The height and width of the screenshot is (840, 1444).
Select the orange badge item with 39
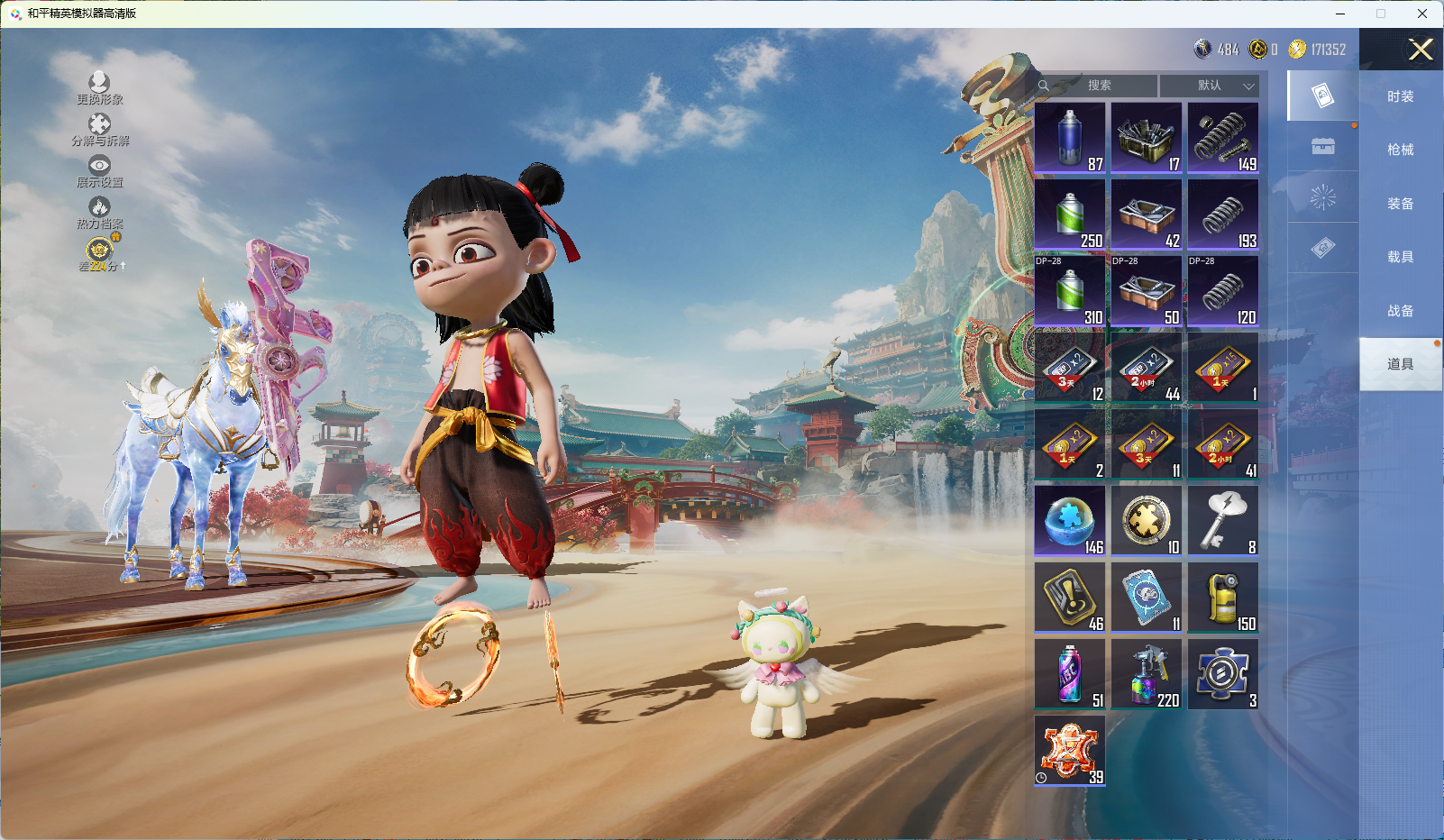coord(1070,750)
